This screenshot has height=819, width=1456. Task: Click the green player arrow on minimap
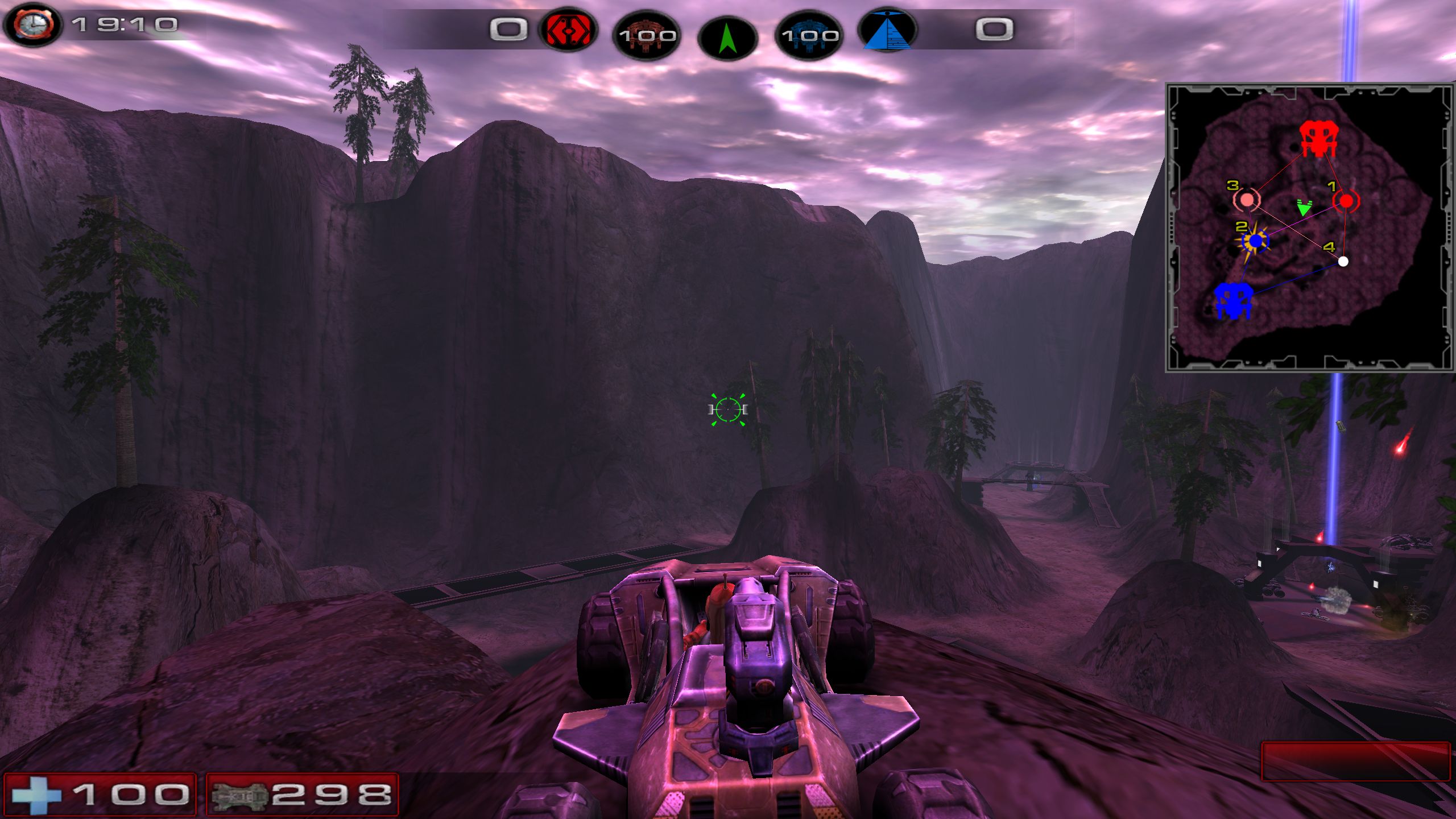click(x=1304, y=208)
